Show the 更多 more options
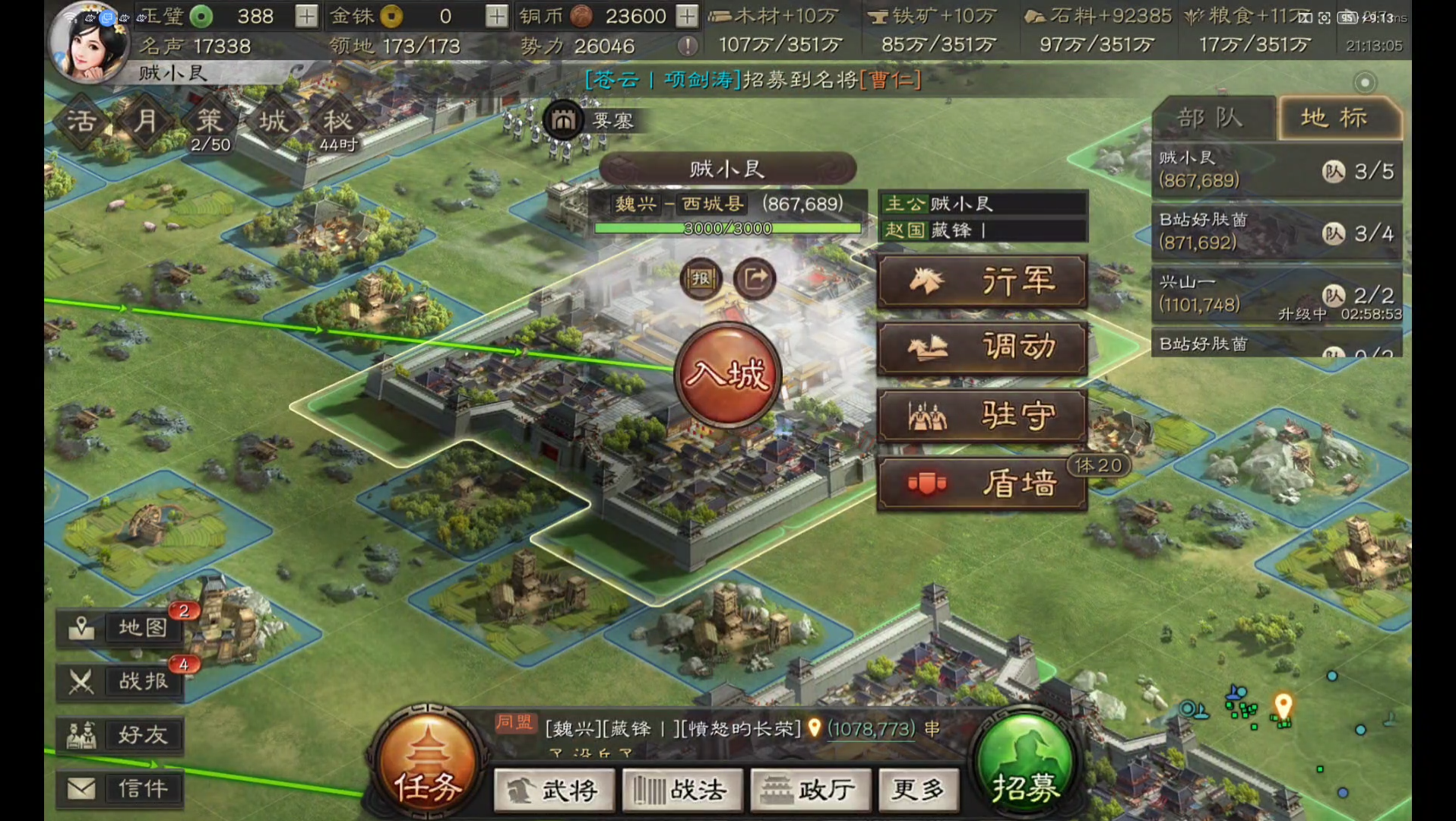 click(x=919, y=791)
